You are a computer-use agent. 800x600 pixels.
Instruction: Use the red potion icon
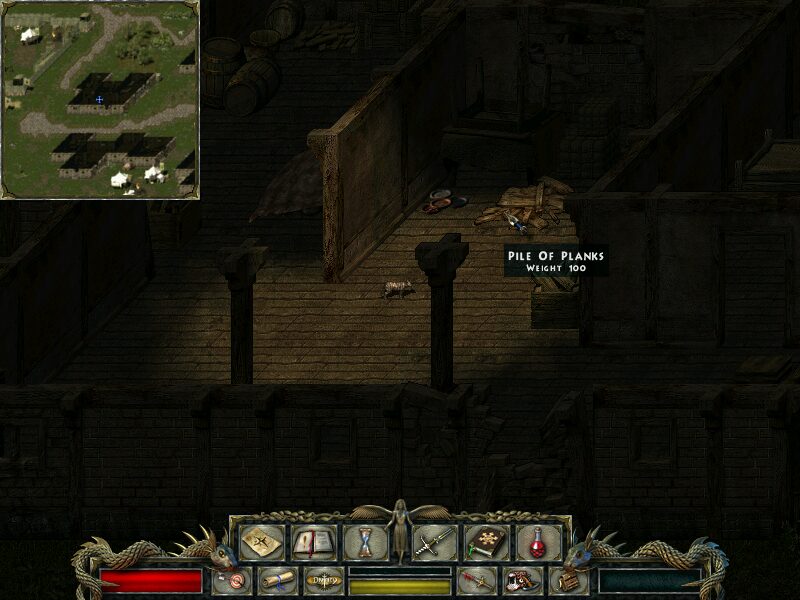click(x=538, y=542)
